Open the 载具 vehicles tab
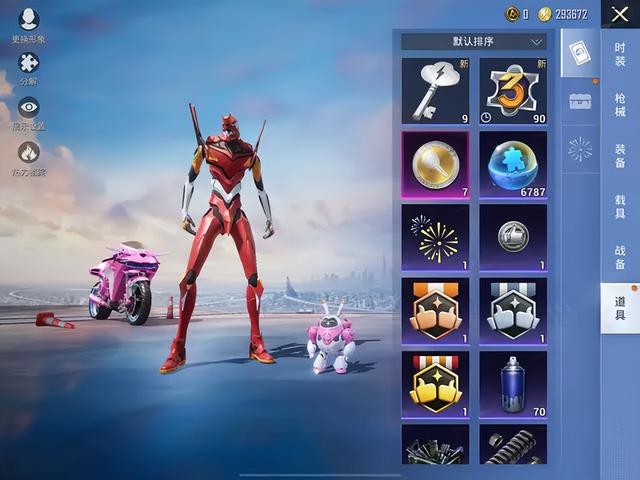 620,207
